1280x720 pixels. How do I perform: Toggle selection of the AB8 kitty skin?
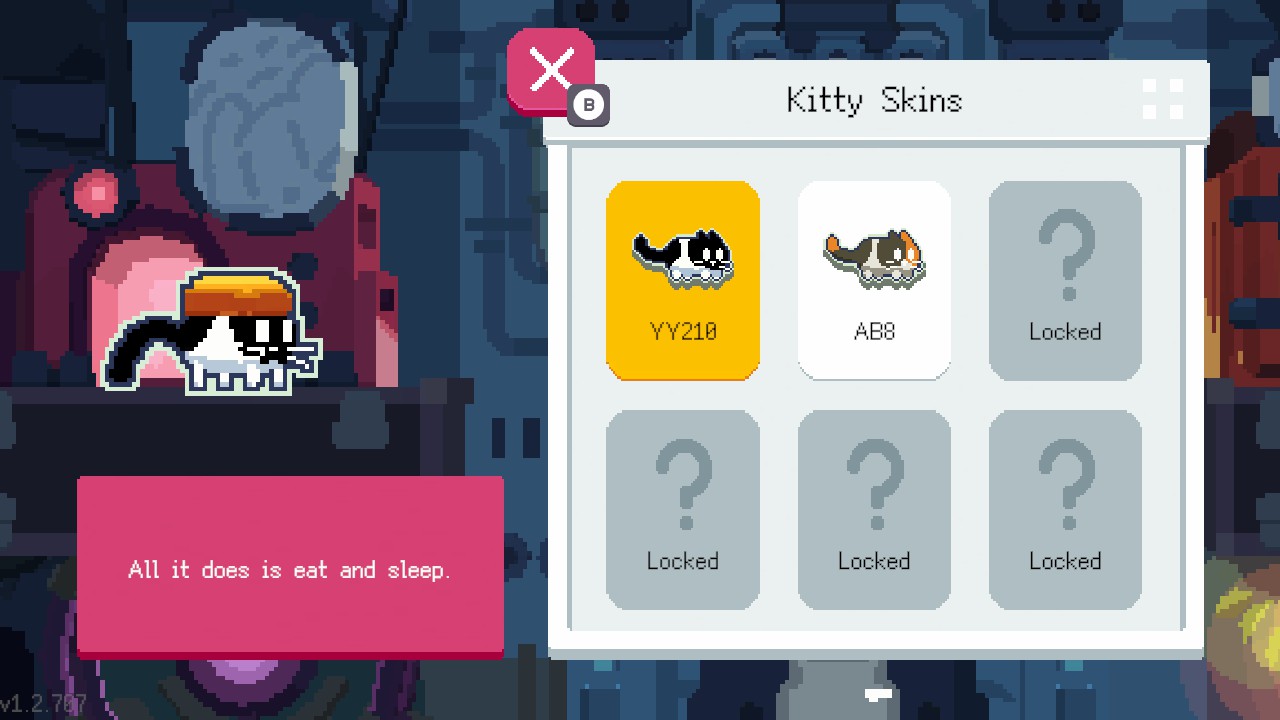click(874, 280)
